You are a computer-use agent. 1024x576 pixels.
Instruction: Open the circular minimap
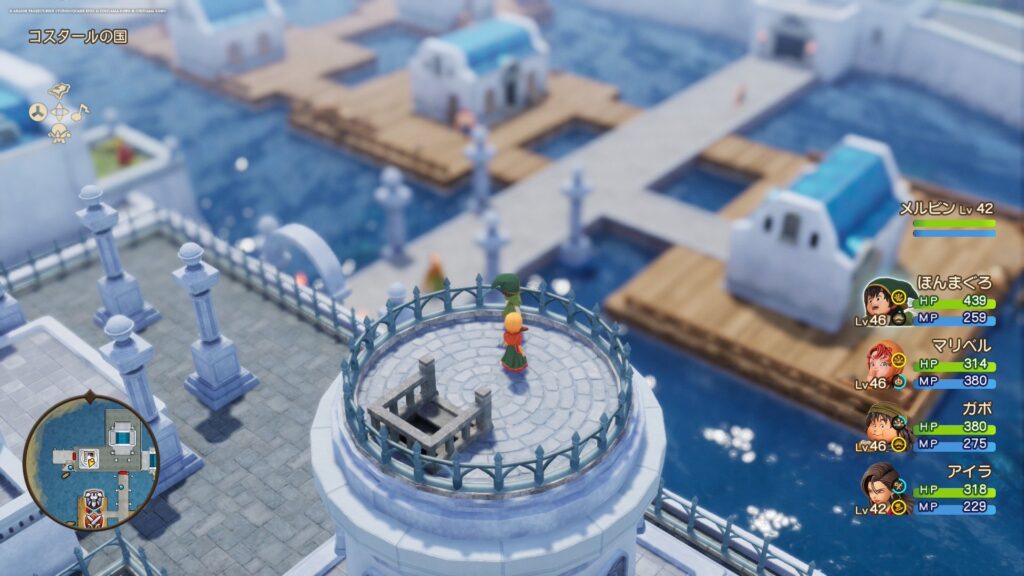coord(90,461)
